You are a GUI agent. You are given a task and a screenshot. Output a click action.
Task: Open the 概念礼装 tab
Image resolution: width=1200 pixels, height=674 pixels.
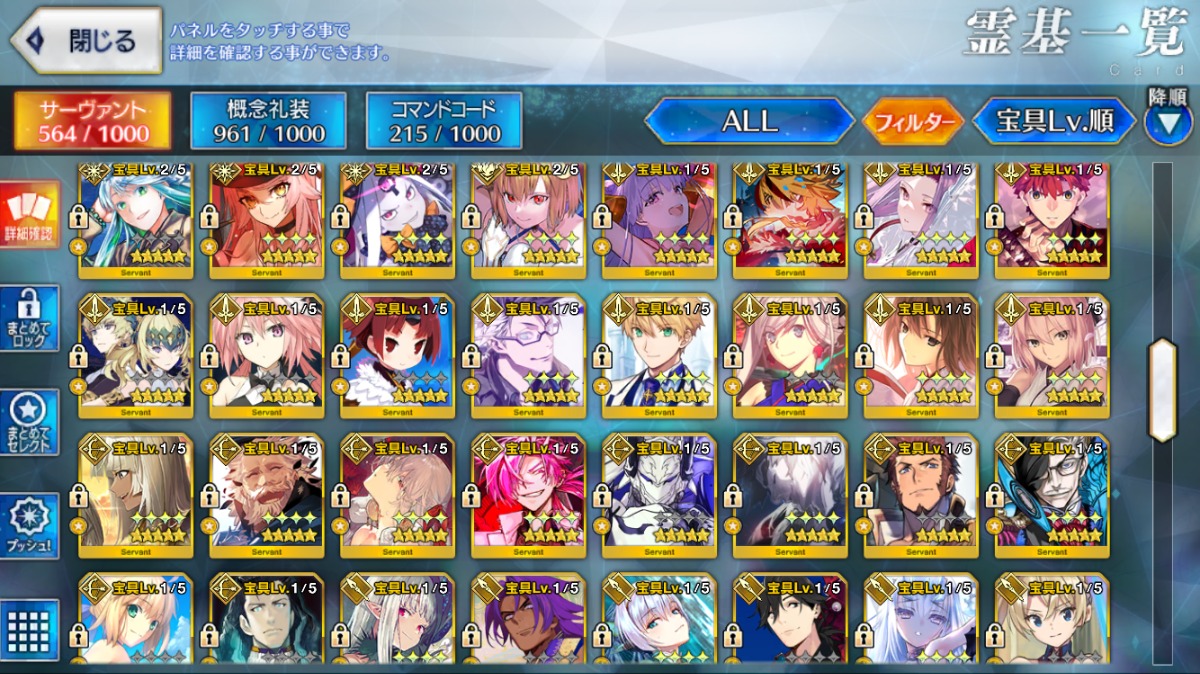click(269, 122)
